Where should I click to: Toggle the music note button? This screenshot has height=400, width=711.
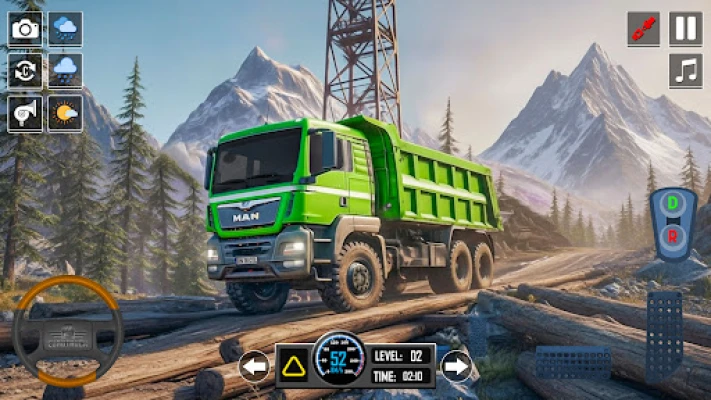tap(686, 70)
